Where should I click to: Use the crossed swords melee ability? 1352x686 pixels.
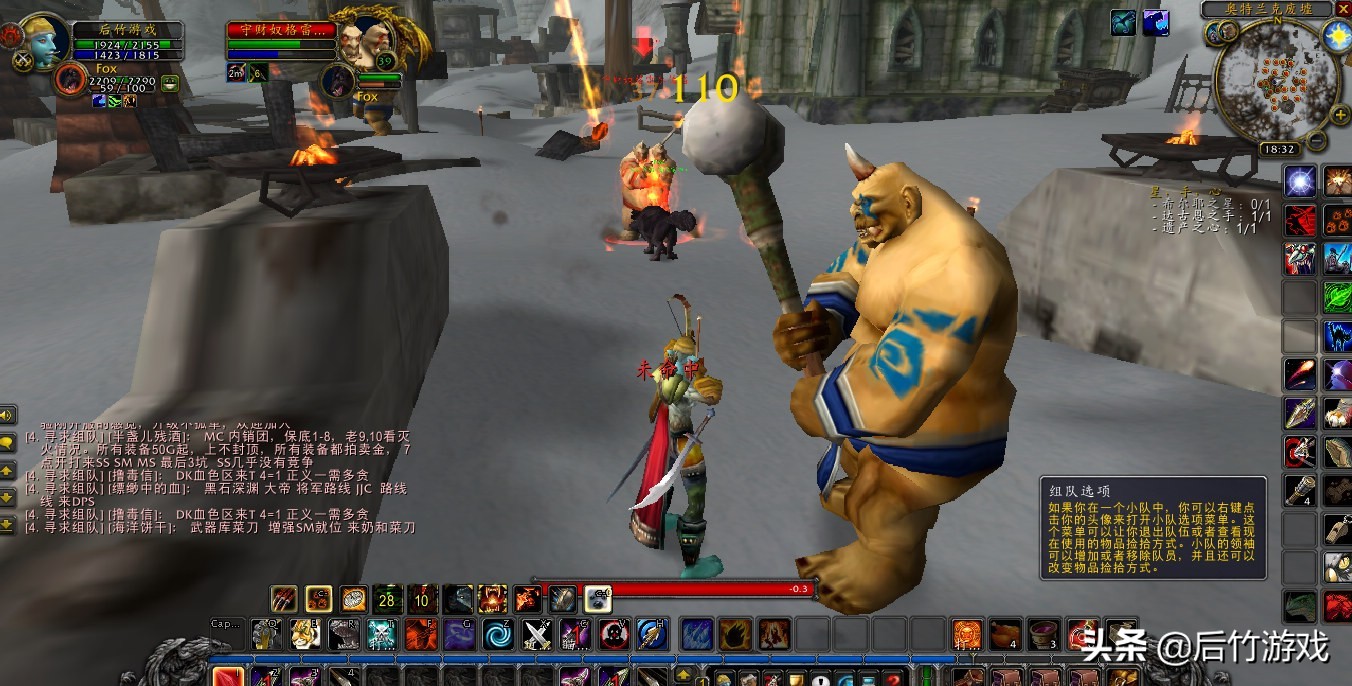538,634
